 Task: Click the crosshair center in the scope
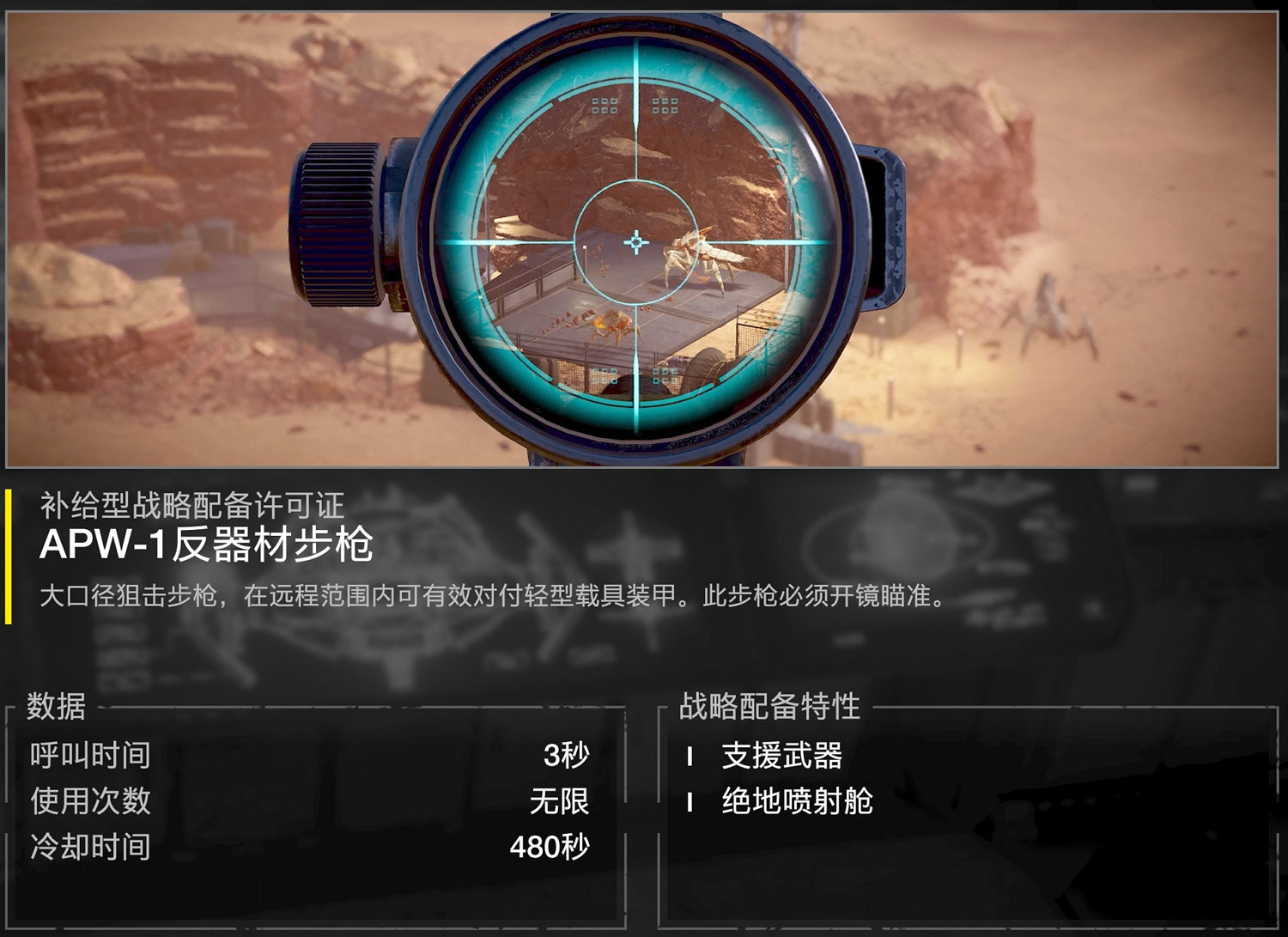click(x=636, y=243)
